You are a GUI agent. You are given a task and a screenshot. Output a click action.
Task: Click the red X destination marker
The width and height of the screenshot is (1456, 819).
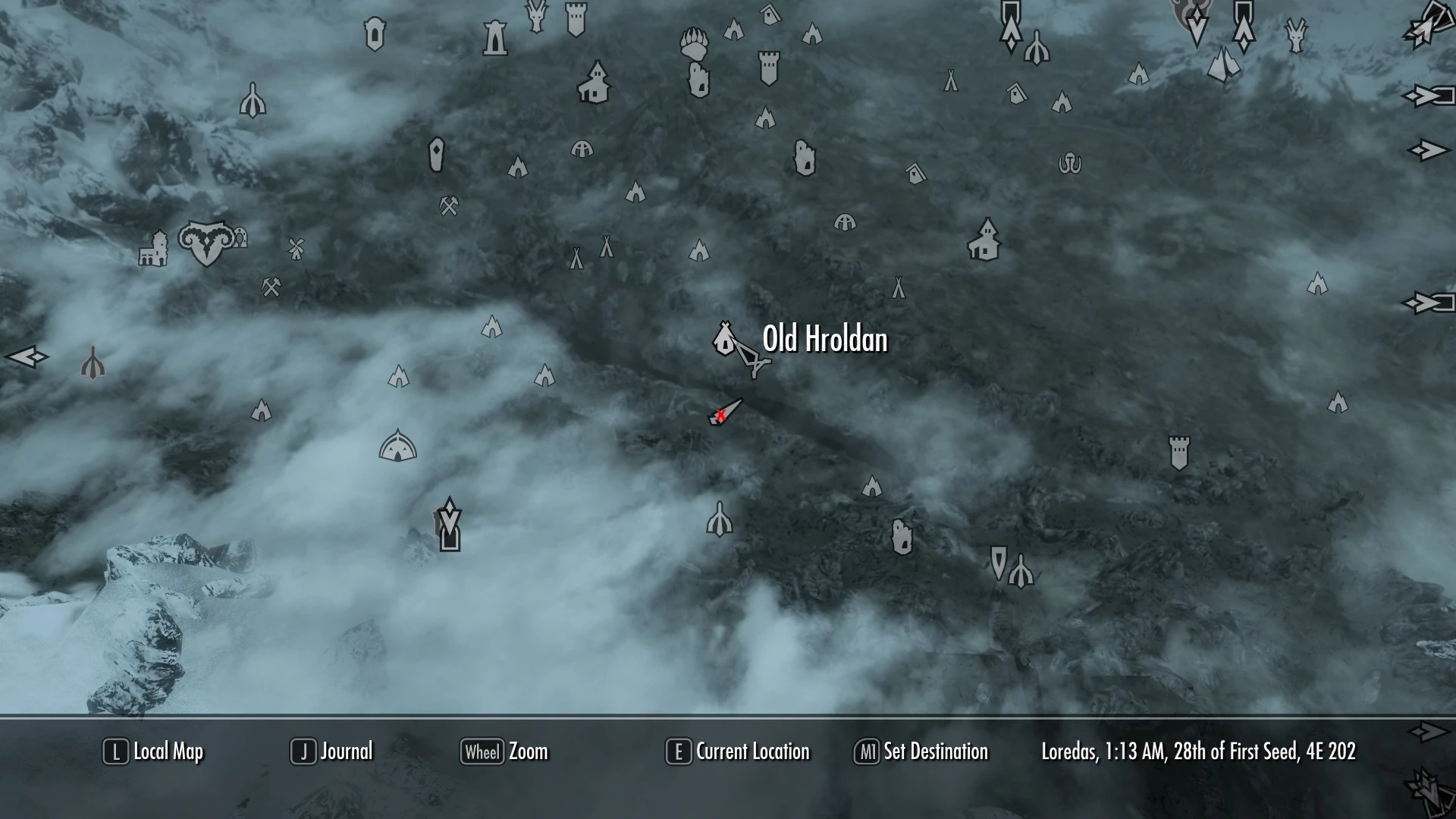tap(720, 414)
